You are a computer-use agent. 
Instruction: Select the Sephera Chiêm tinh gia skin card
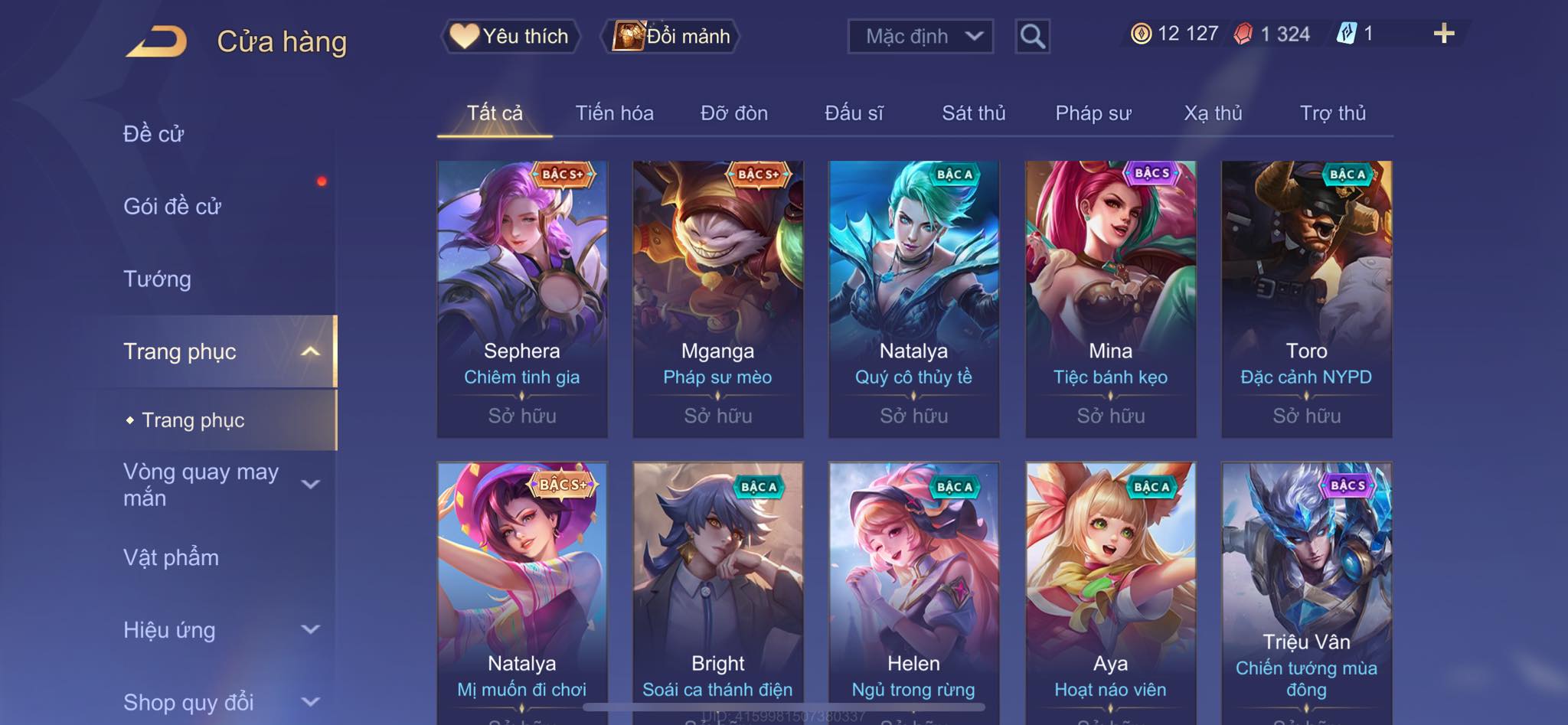point(522,299)
